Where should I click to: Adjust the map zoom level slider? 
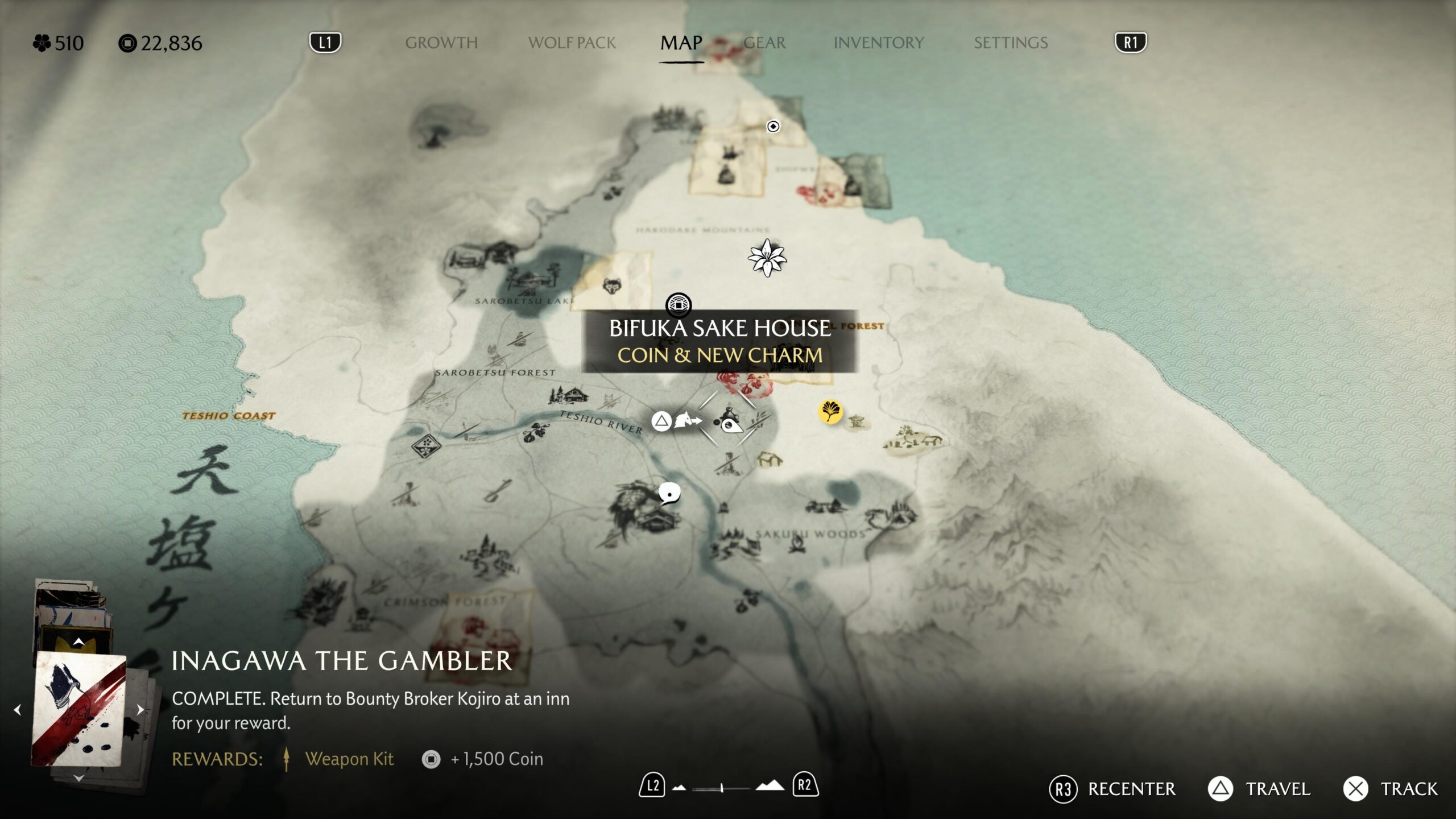(721, 788)
